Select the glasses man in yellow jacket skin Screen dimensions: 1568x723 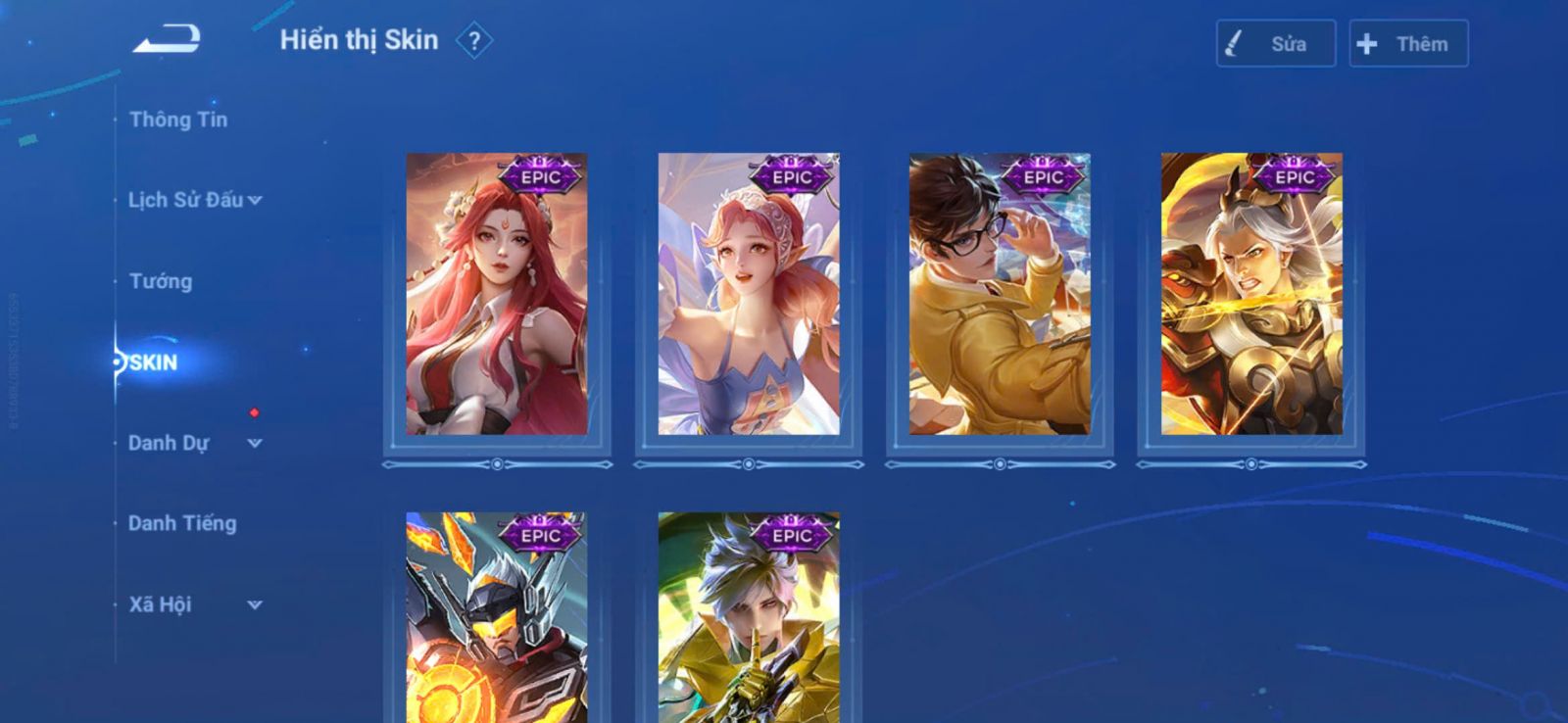point(1000,294)
